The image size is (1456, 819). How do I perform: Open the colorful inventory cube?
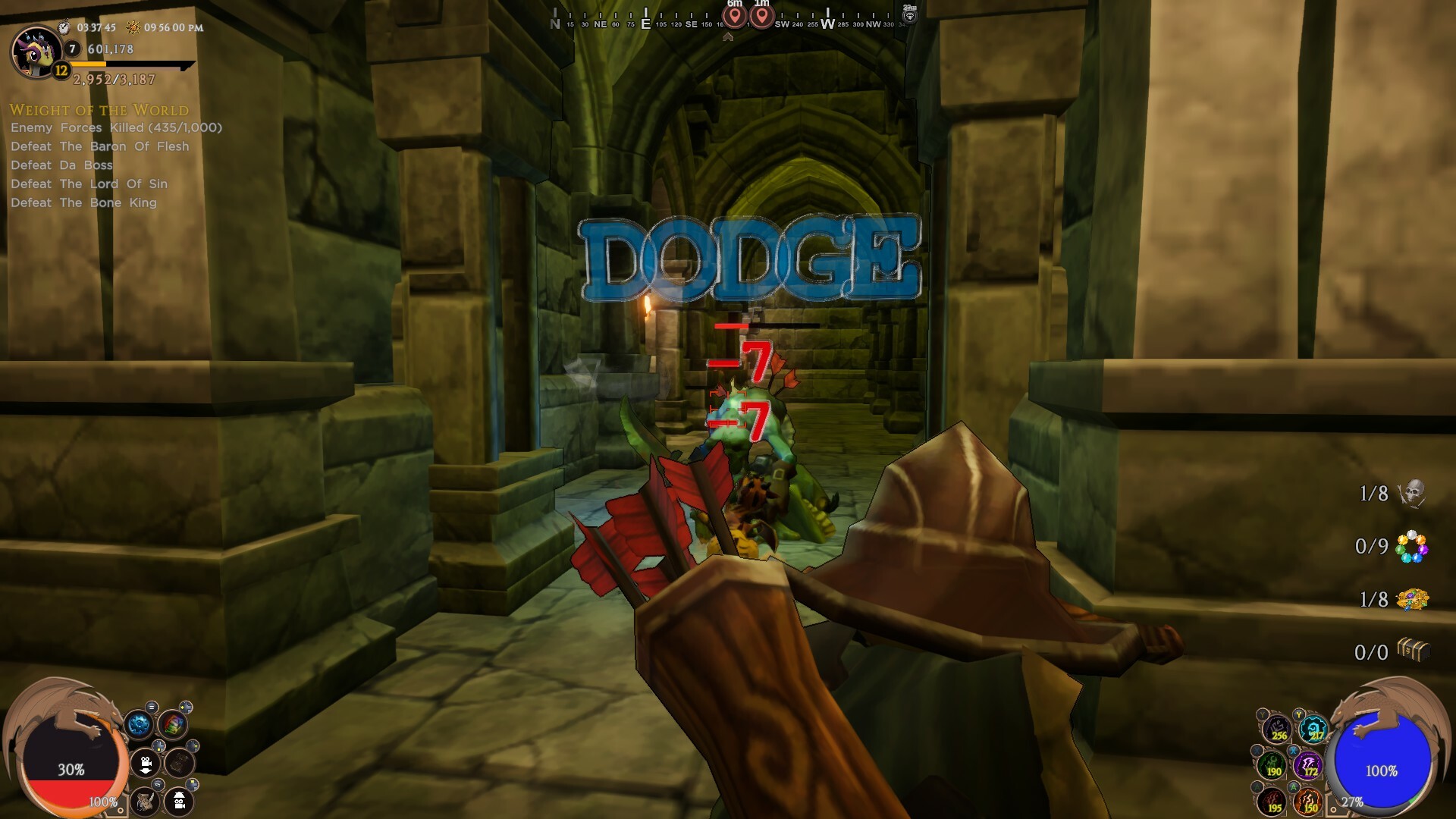173,725
